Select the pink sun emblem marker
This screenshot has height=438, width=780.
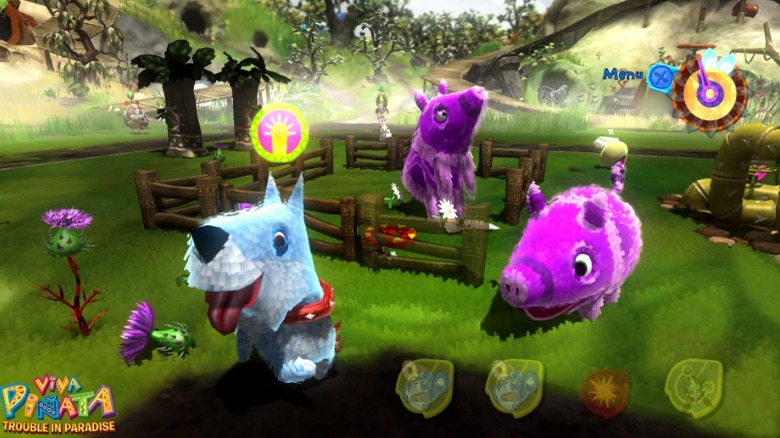pyautogui.click(x=279, y=133)
